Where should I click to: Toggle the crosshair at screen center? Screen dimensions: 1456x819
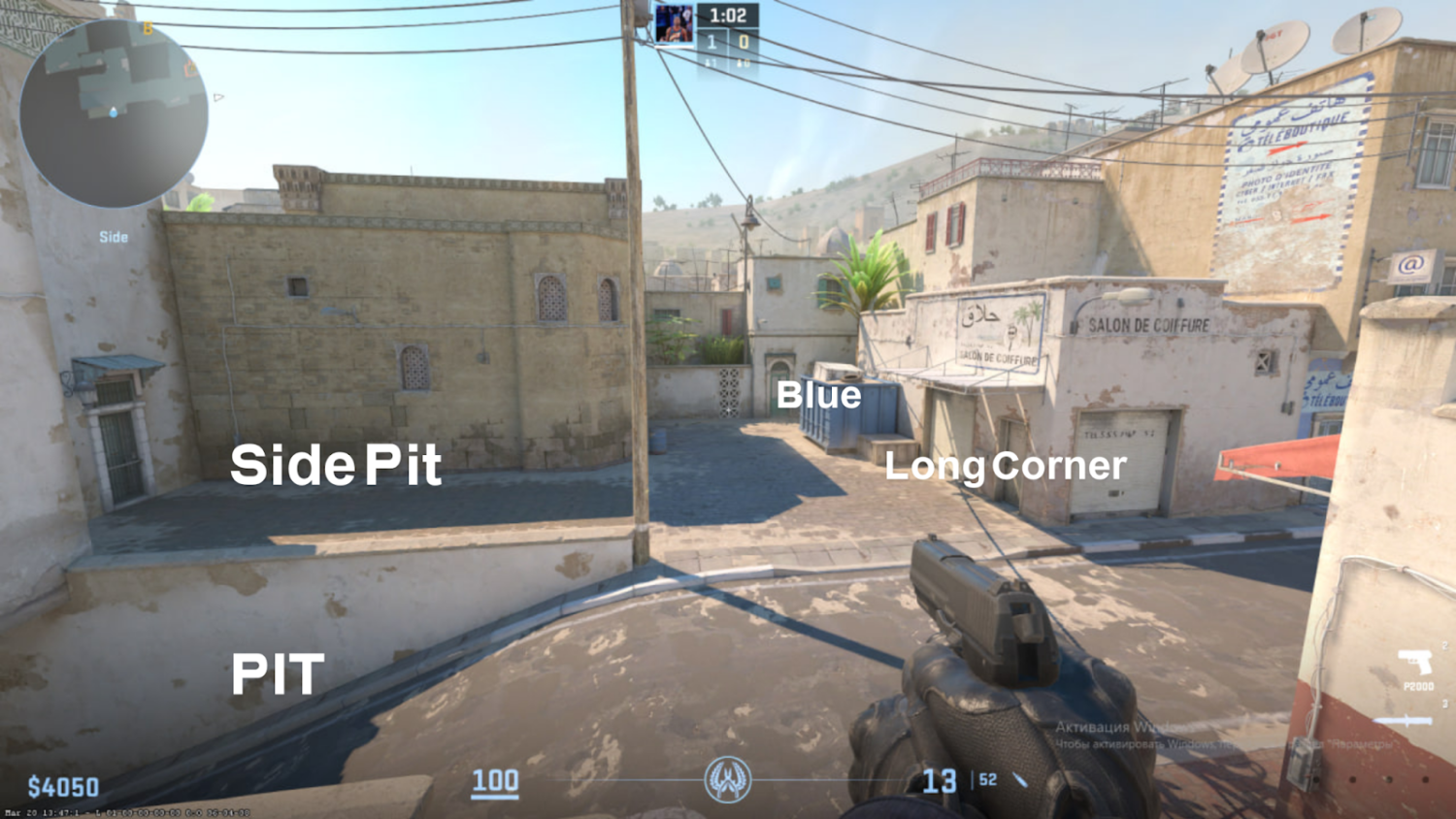tap(728, 409)
